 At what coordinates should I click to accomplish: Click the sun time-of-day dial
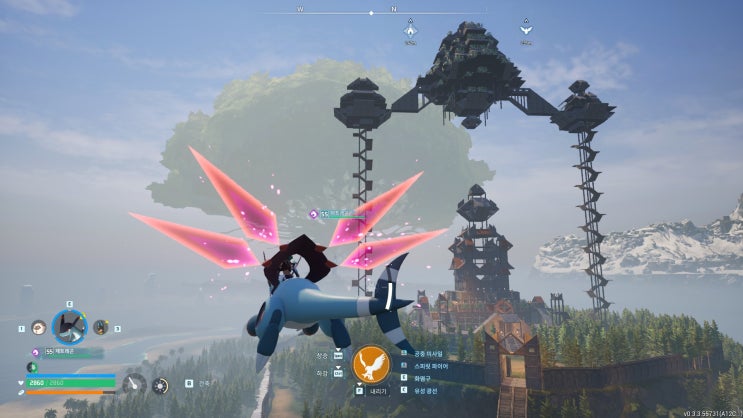point(159,384)
